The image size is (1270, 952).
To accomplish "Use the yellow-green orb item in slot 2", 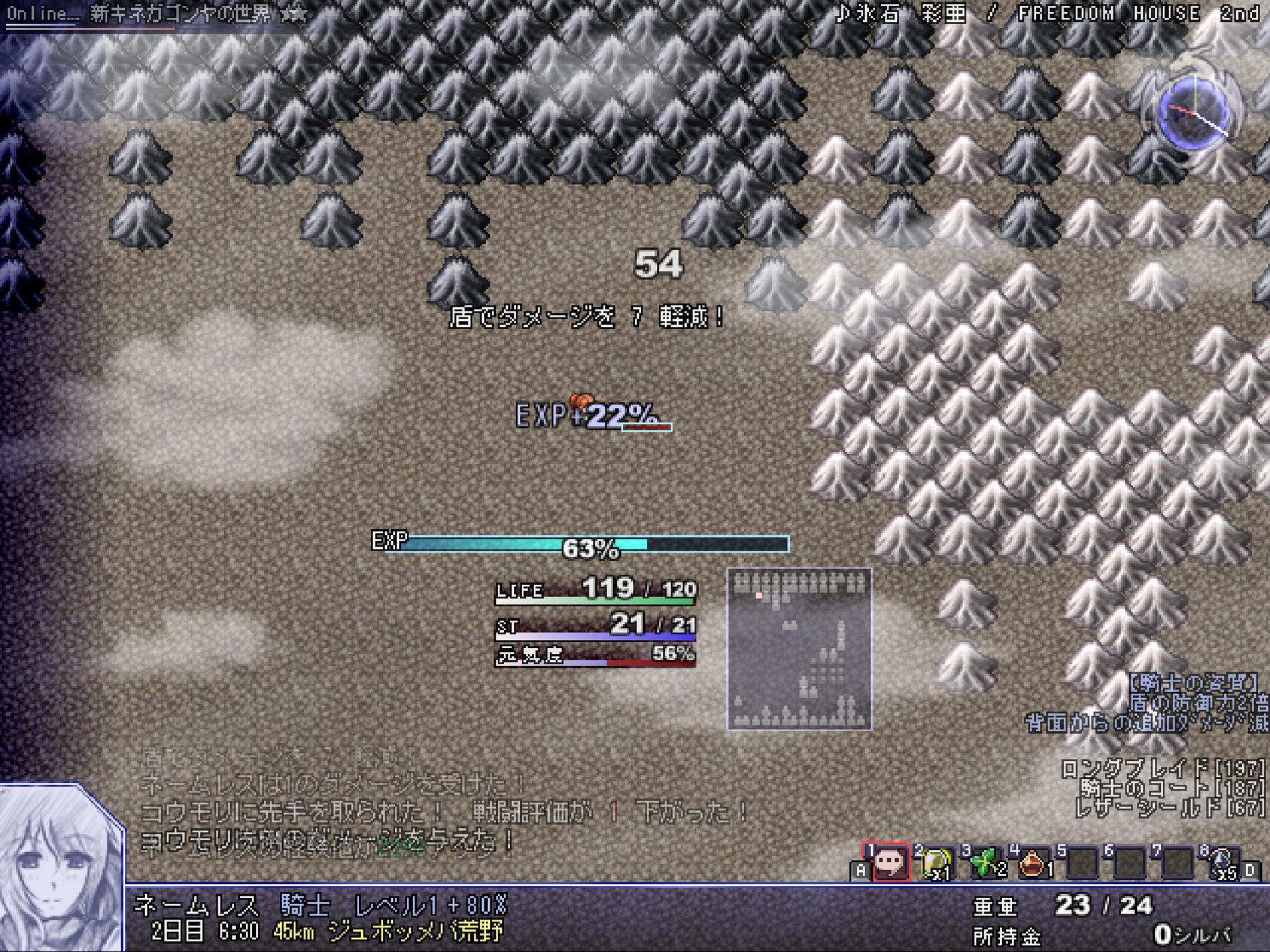I will pyautogui.click(x=937, y=862).
